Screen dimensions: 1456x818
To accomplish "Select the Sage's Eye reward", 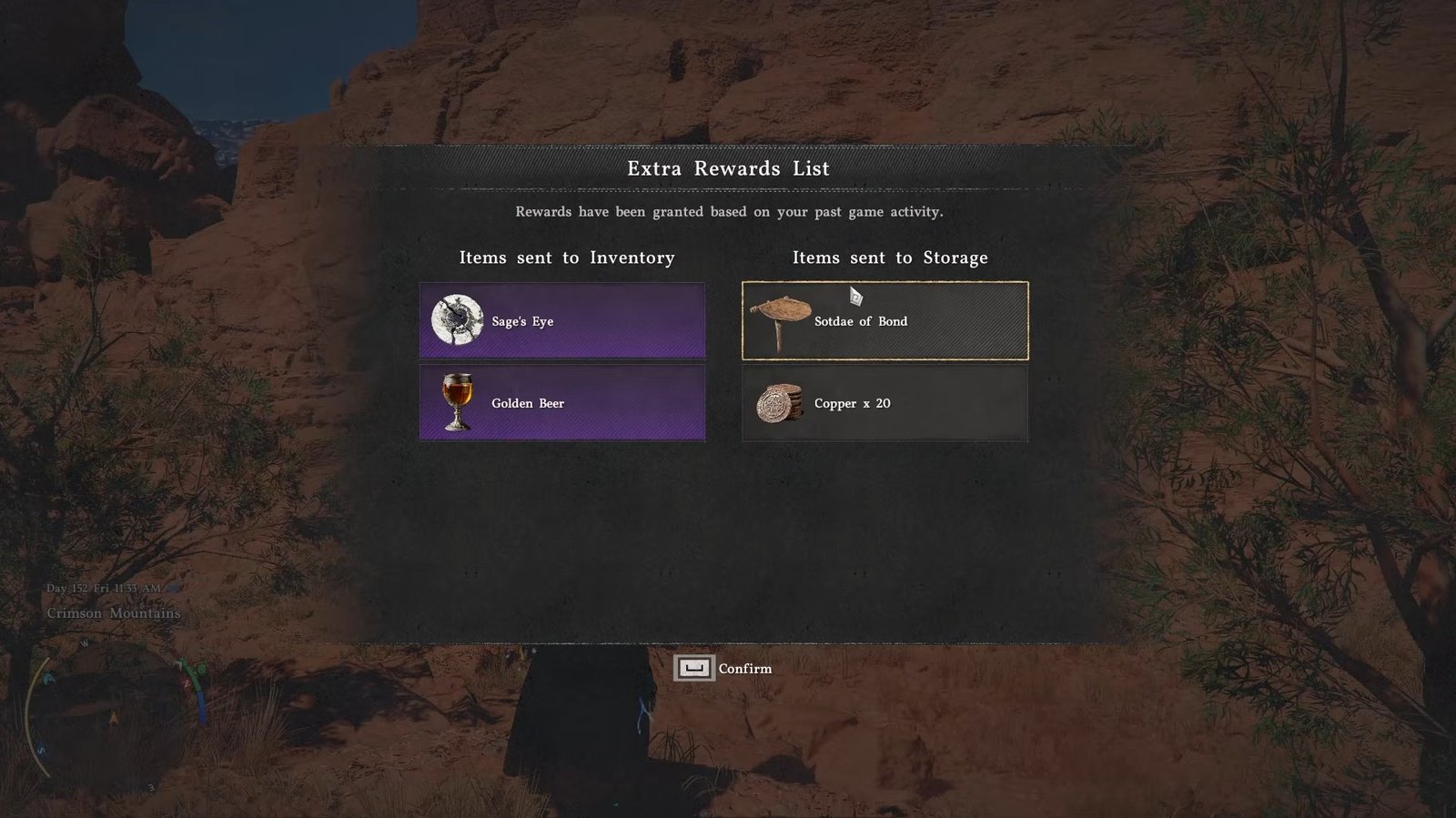I will 561,320.
